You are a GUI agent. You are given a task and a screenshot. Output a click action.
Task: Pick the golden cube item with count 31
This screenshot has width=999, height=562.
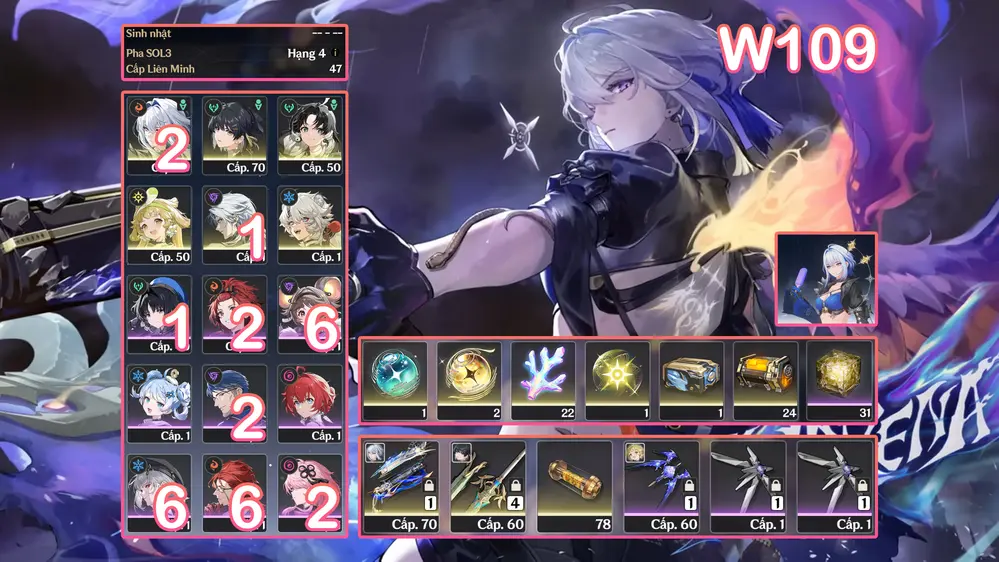[x=838, y=380]
